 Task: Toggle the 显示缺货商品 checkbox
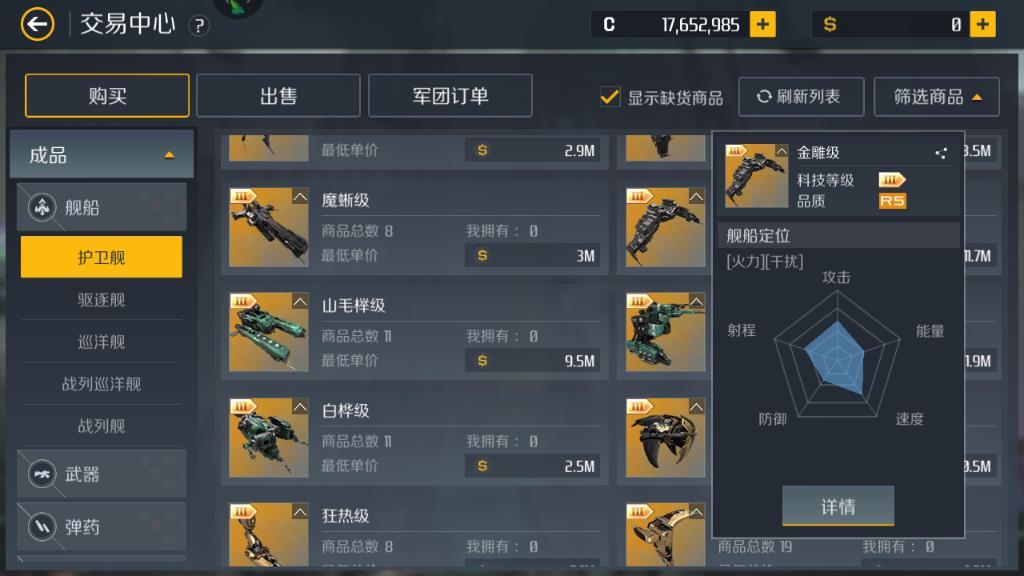tap(610, 97)
